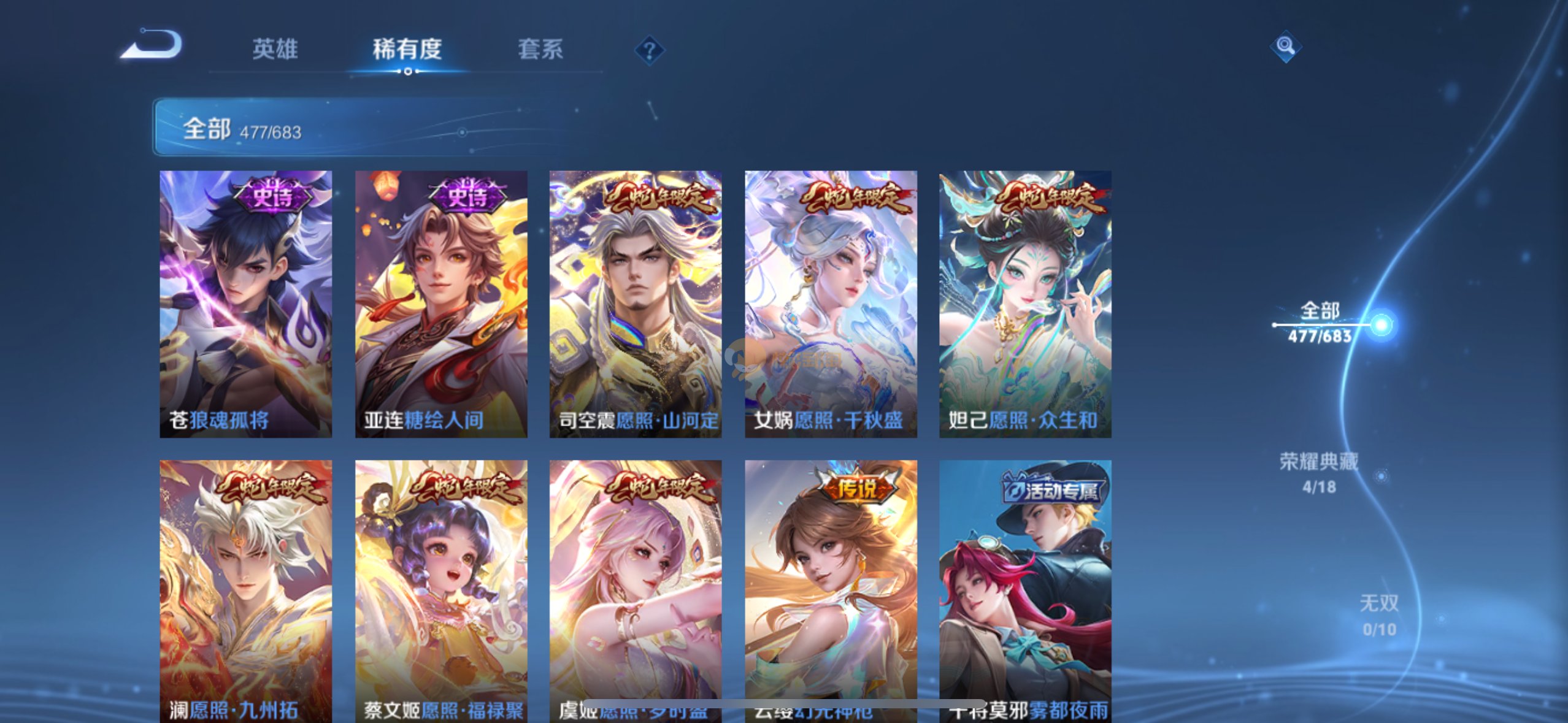Open 蔡文姬 愿照·福禄聚 skin card
This screenshot has width=1568, height=723.
pyautogui.click(x=440, y=589)
